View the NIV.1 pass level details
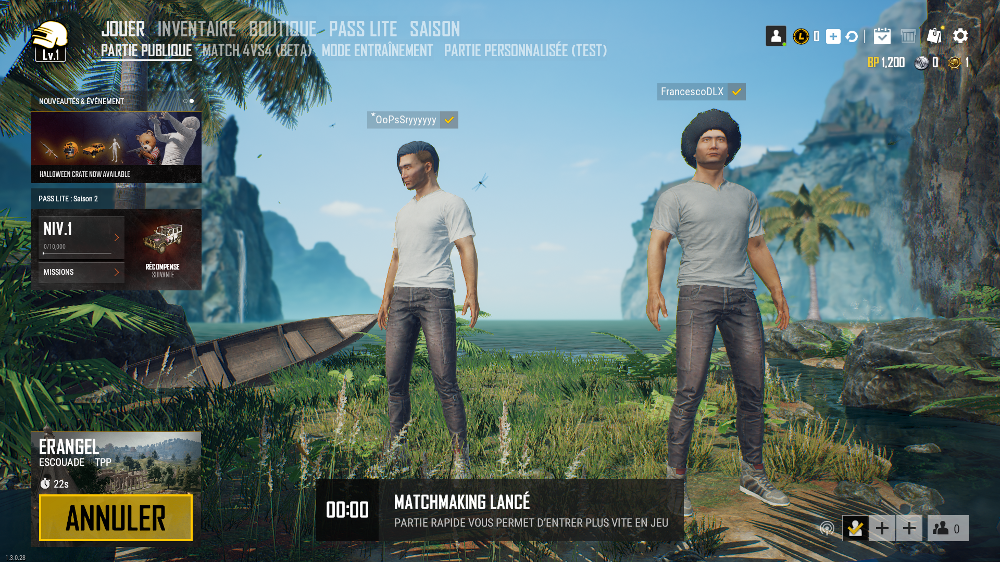The image size is (1000, 562). [82, 237]
